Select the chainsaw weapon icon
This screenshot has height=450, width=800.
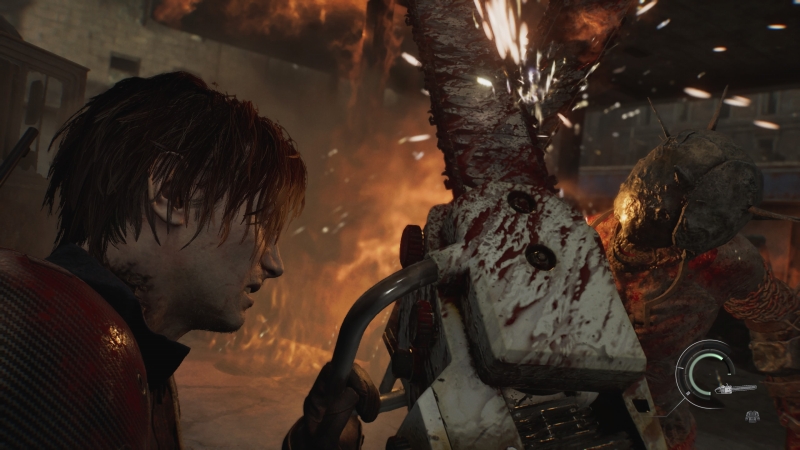(x=735, y=388)
